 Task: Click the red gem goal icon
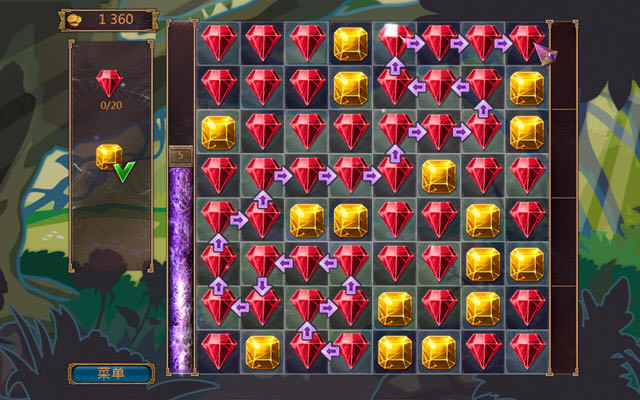tap(109, 83)
